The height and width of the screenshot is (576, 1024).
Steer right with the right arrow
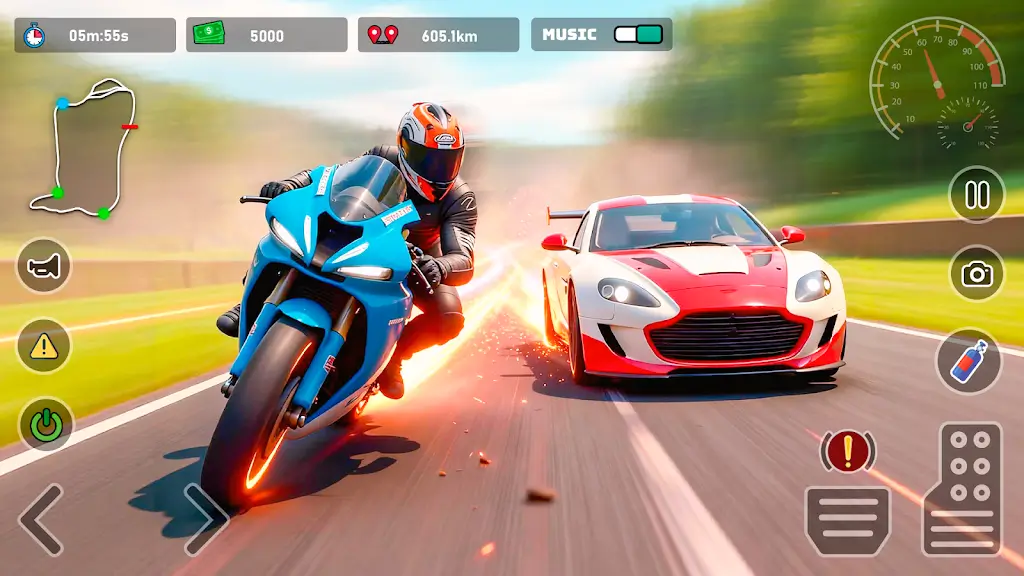[x=205, y=517]
